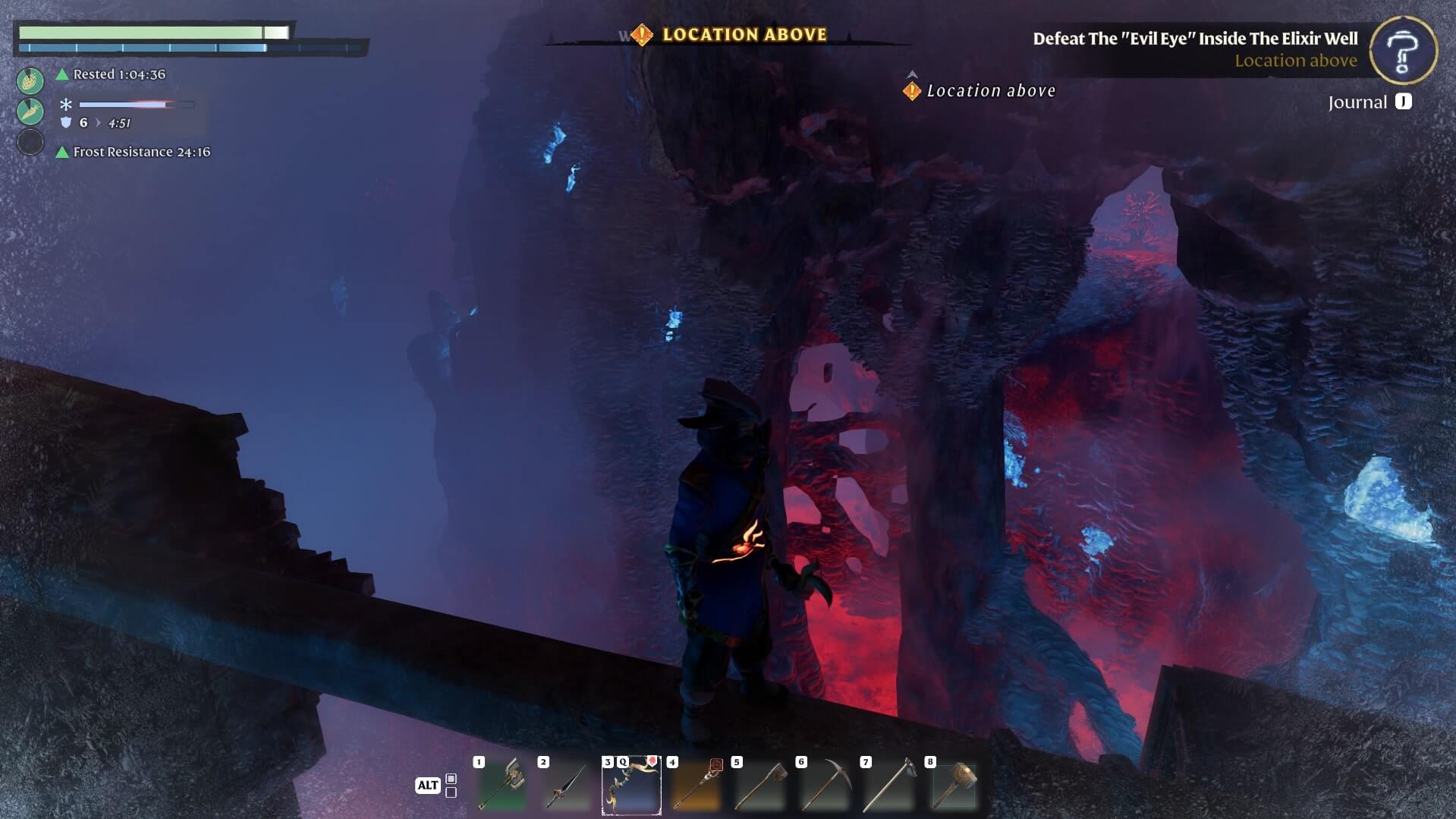Click the empty third food slot
Viewport: 1456px width, 819px height.
[30, 142]
